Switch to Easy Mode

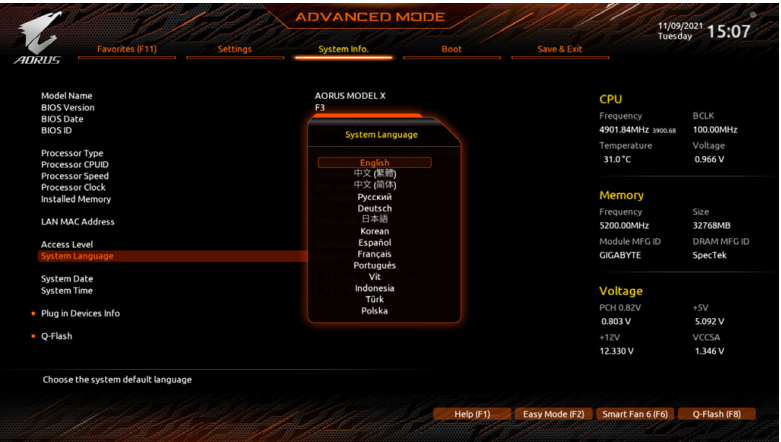click(553, 414)
